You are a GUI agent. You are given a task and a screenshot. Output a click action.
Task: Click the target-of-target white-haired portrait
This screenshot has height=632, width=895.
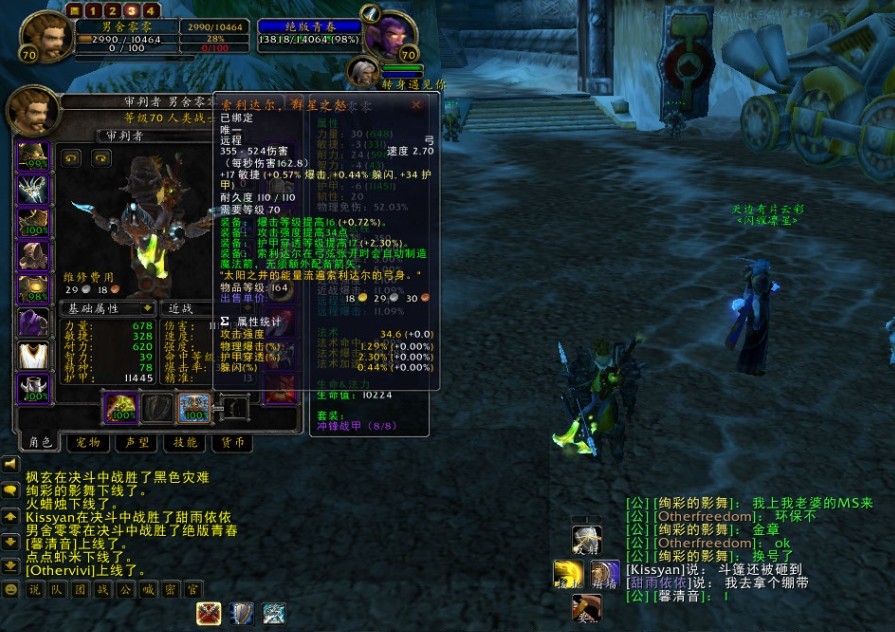click(363, 72)
